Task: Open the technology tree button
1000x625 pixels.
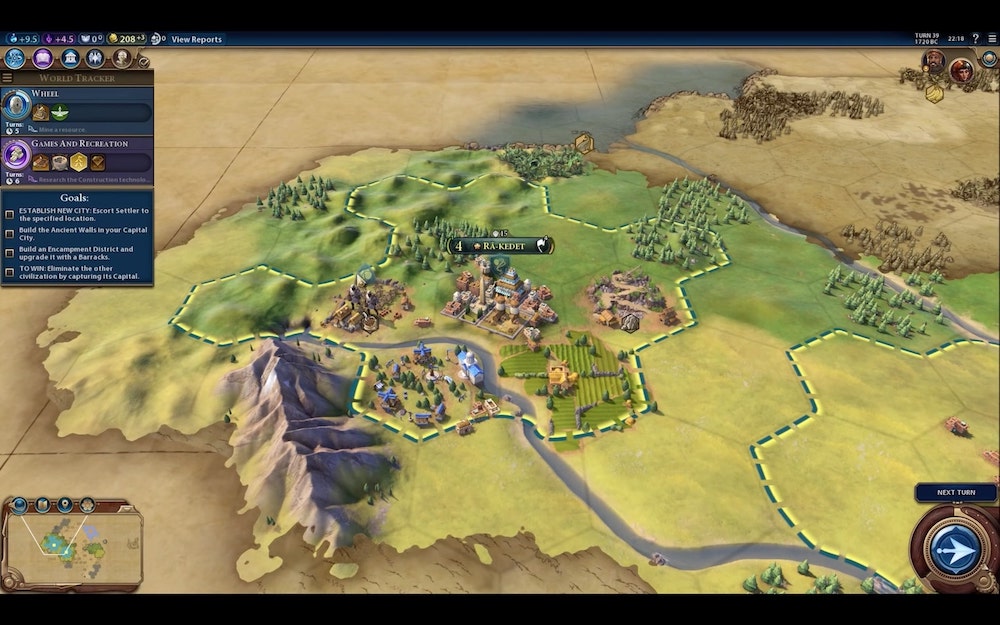Action: click(16, 58)
